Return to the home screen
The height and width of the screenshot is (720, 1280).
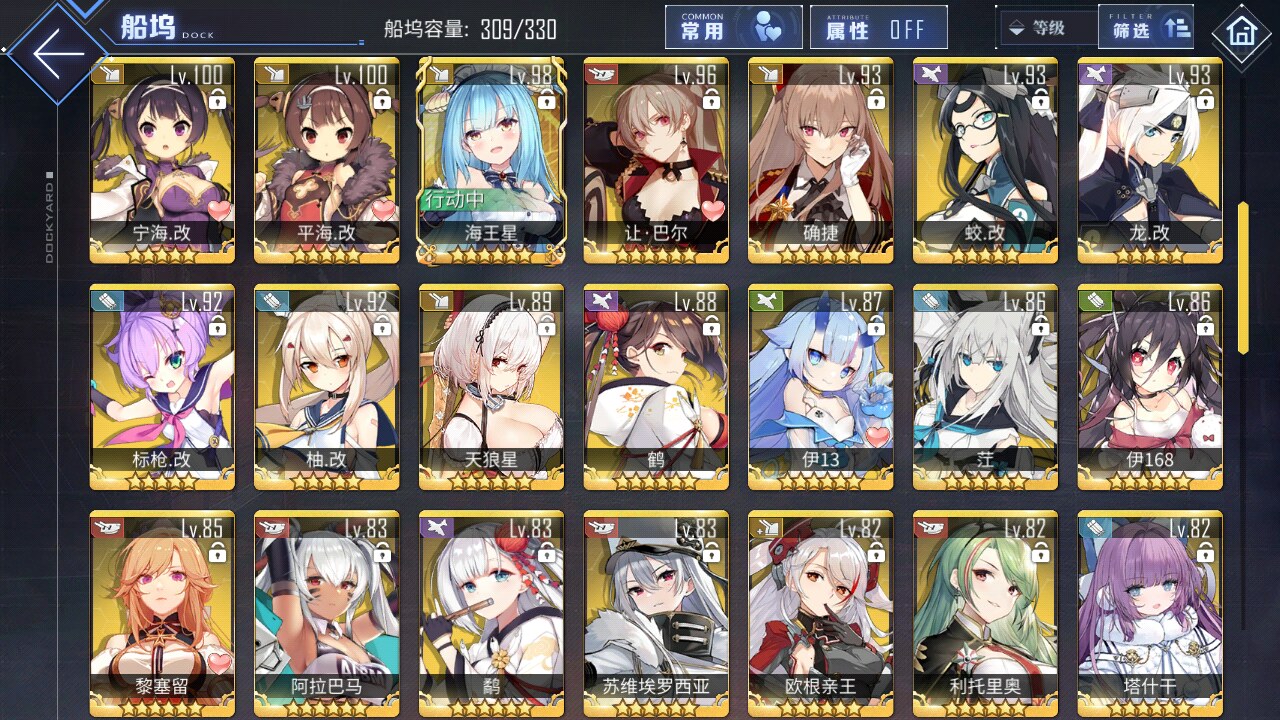1242,33
